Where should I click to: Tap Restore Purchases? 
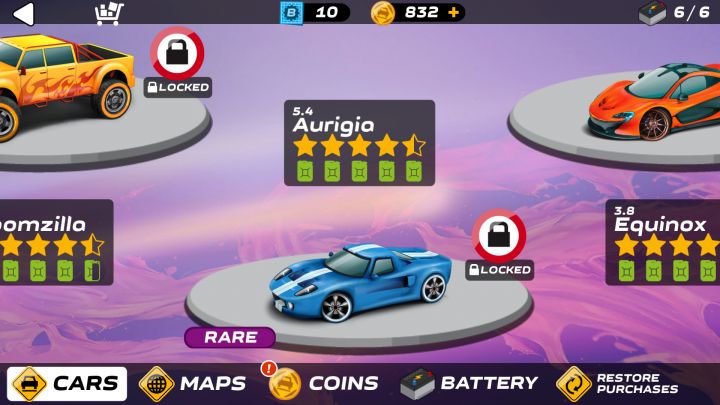[x=618, y=383]
